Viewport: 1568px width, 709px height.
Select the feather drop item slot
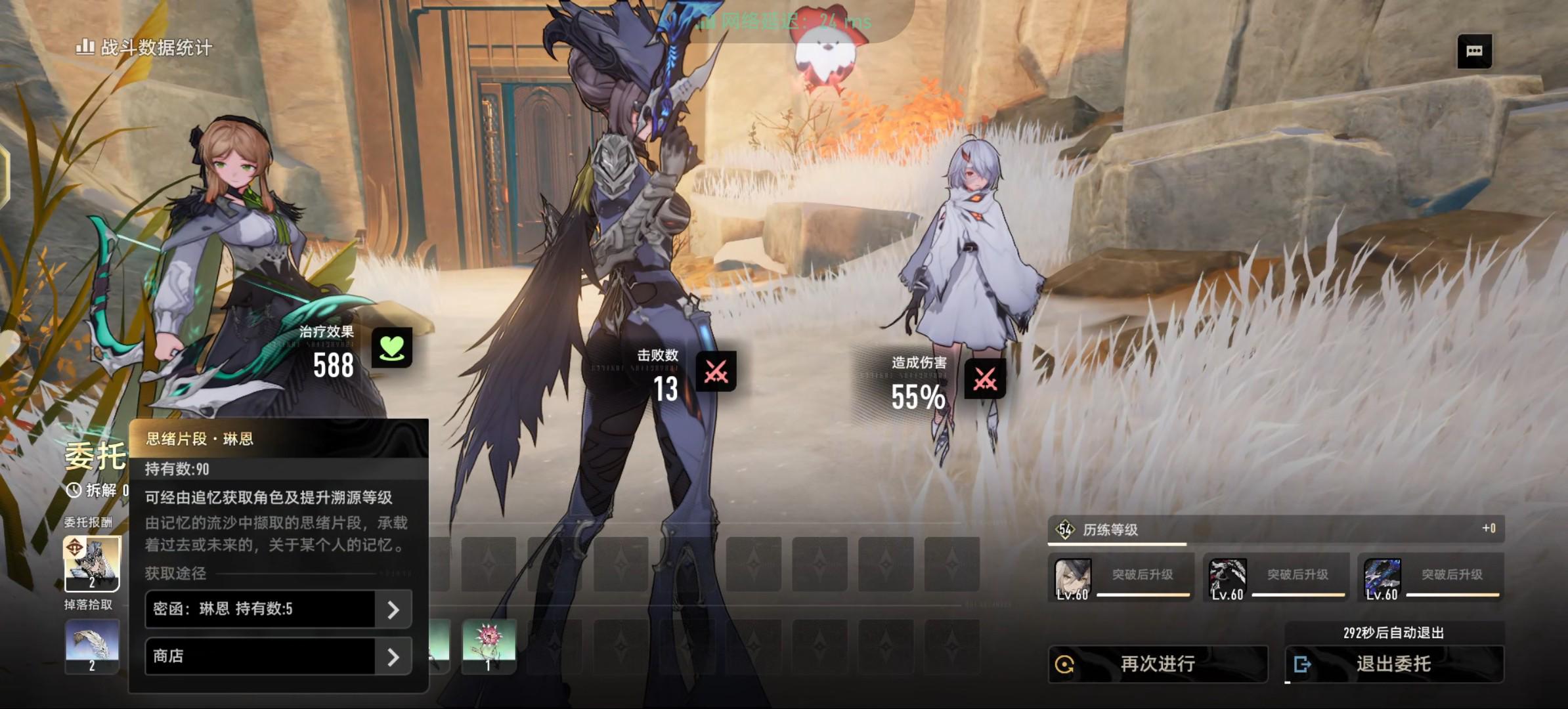pyautogui.click(x=92, y=646)
